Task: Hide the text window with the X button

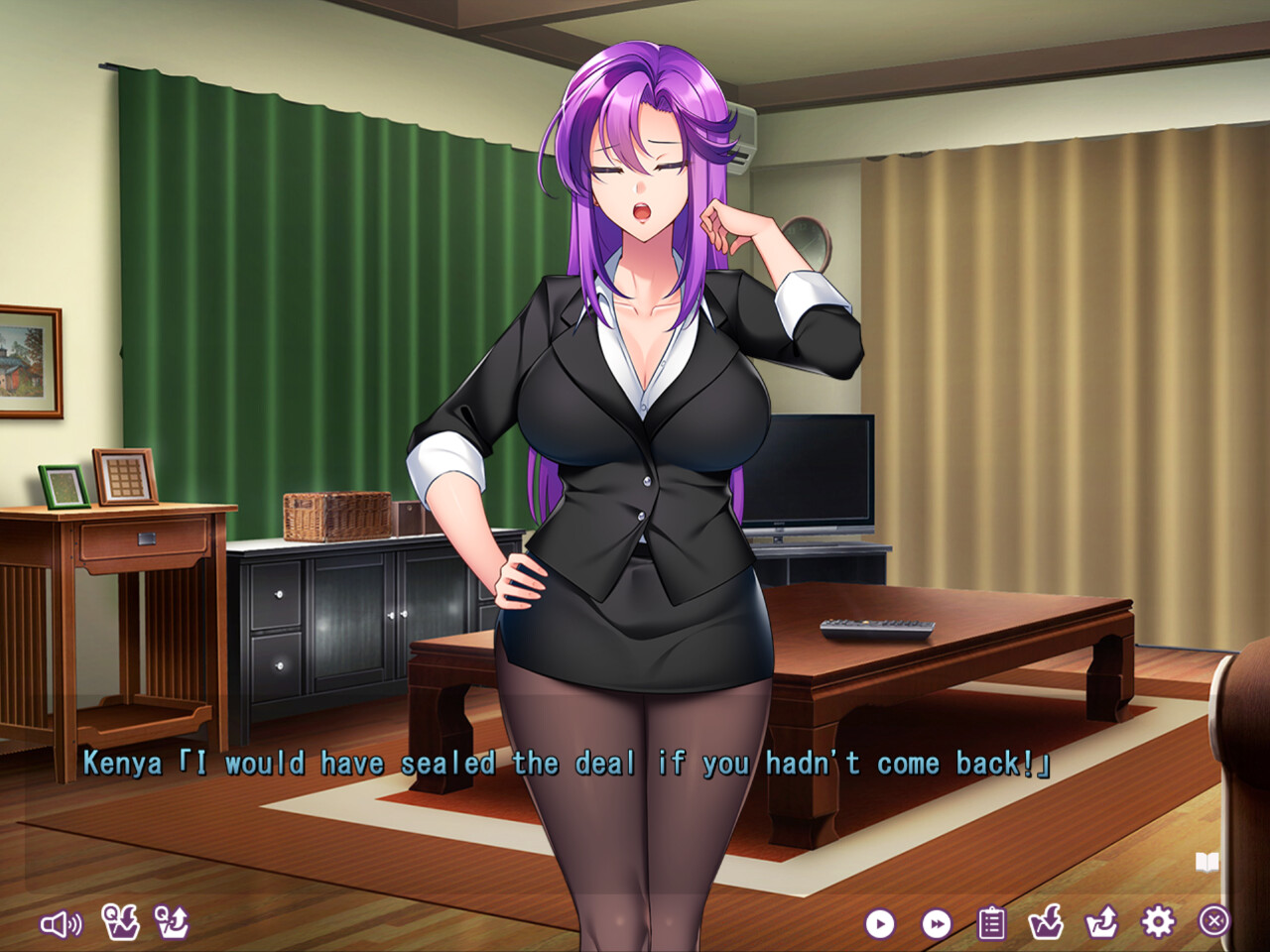Action: (x=1213, y=921)
